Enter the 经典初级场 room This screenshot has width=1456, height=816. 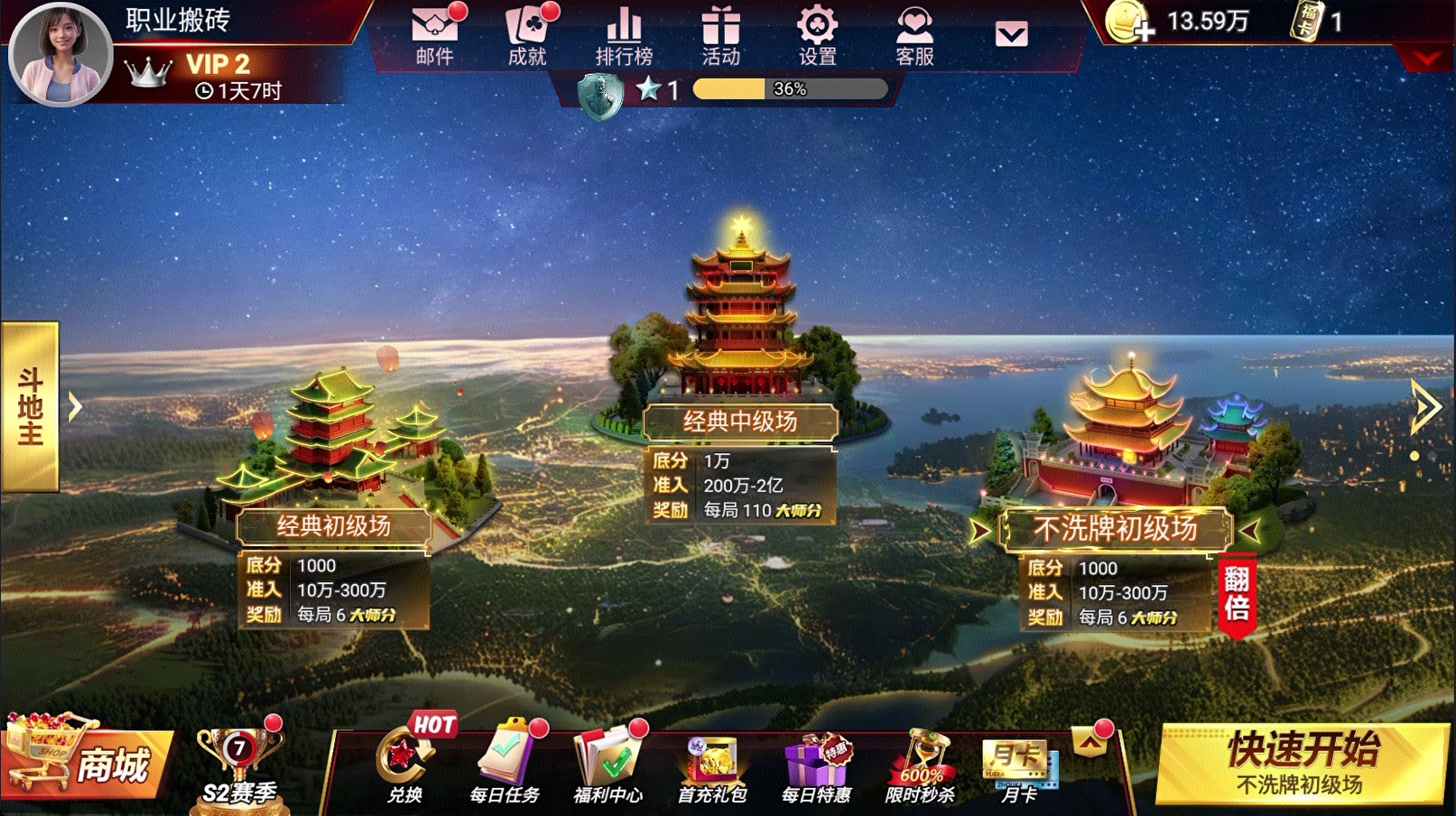[x=334, y=525]
